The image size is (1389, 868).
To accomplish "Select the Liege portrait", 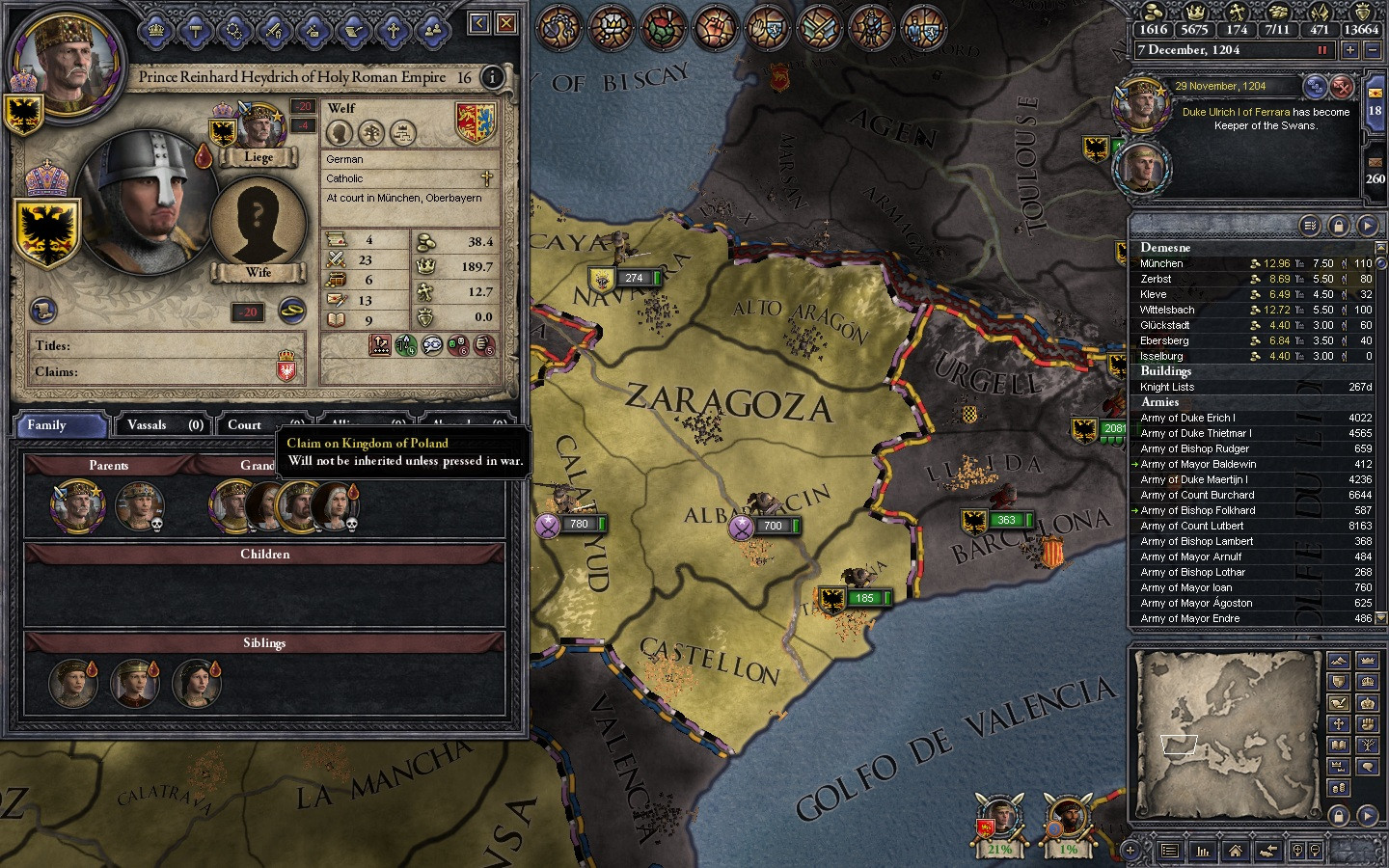I will 258,132.
